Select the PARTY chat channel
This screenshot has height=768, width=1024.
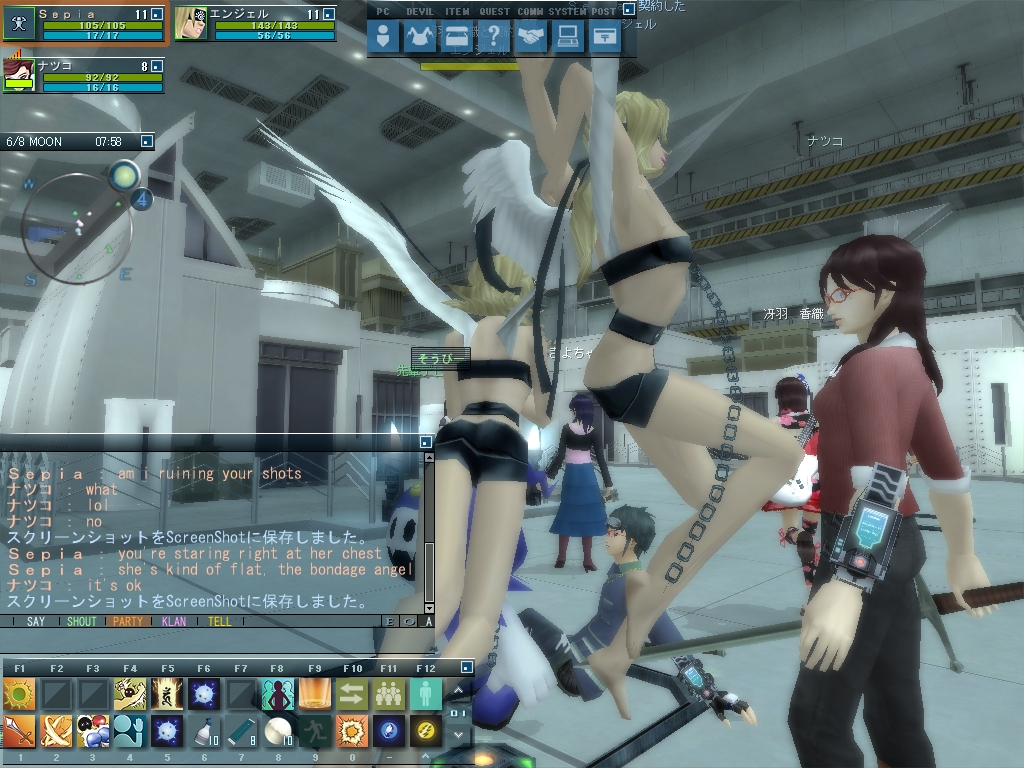tap(127, 621)
